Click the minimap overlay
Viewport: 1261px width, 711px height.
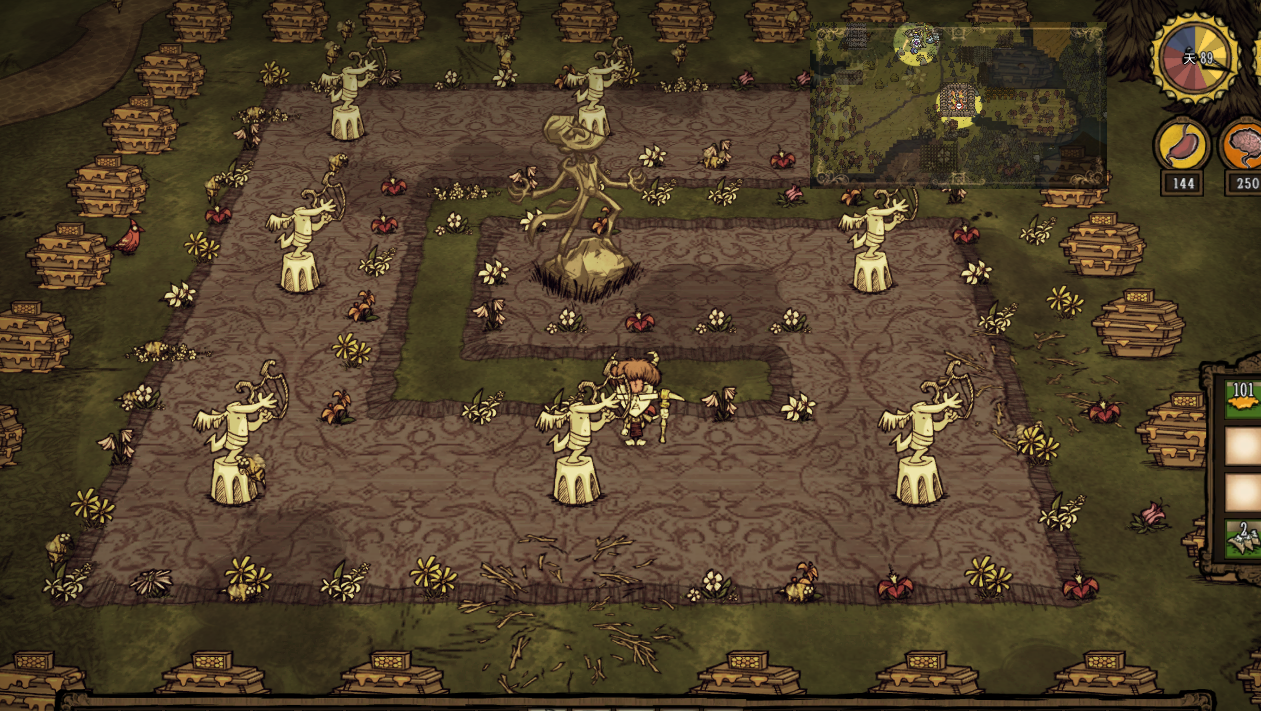[958, 106]
